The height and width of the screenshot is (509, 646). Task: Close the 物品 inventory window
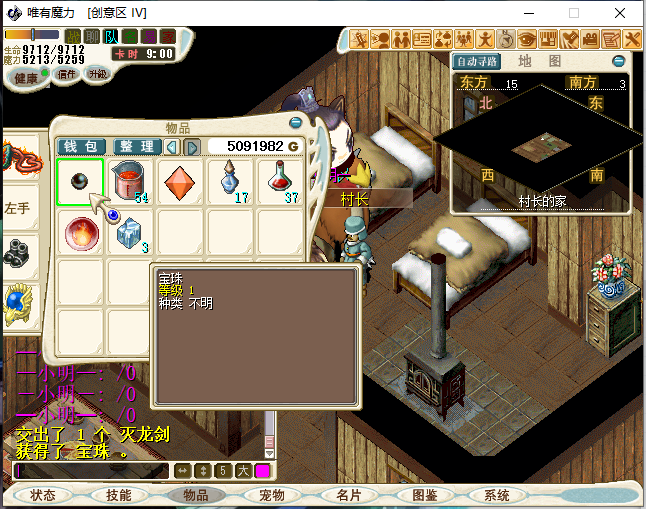[x=295, y=122]
